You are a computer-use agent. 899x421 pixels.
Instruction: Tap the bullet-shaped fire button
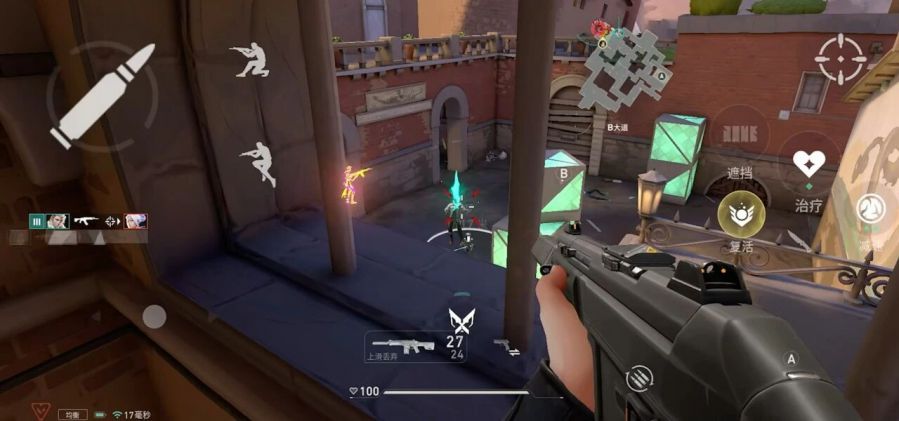[x=102, y=96]
